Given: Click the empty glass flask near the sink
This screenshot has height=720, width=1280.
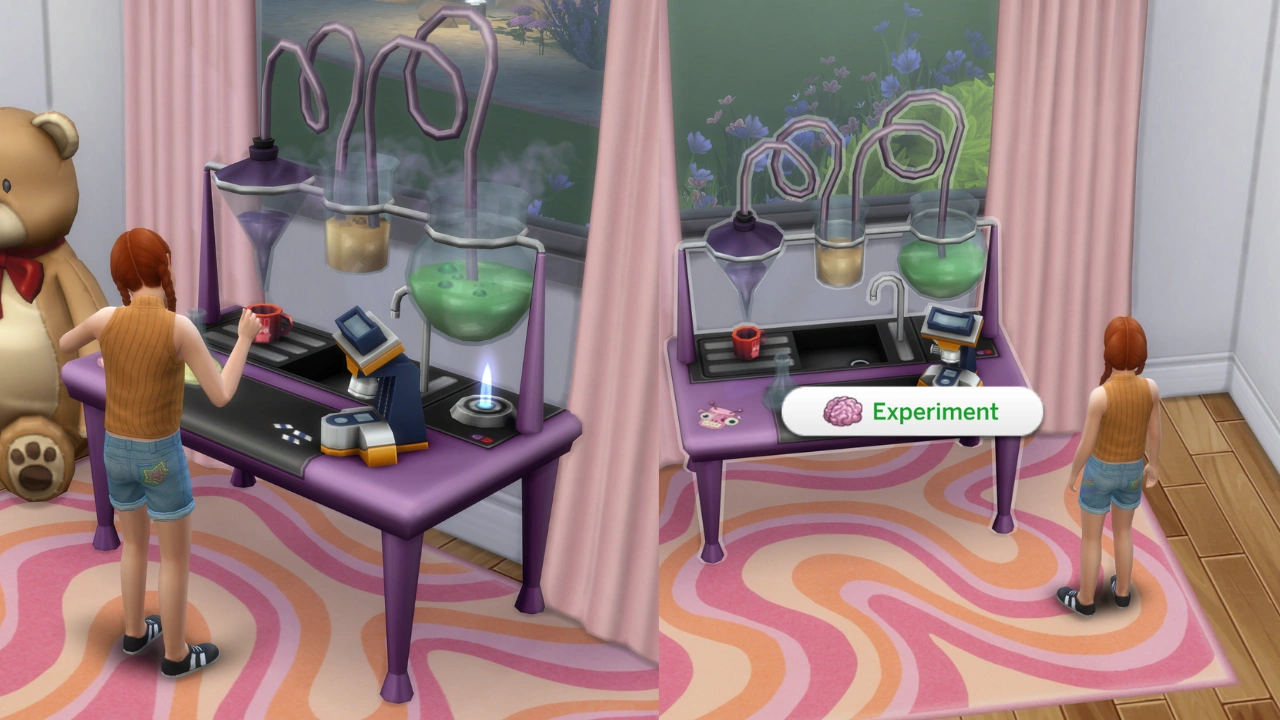Looking at the screenshot, I should (784, 380).
